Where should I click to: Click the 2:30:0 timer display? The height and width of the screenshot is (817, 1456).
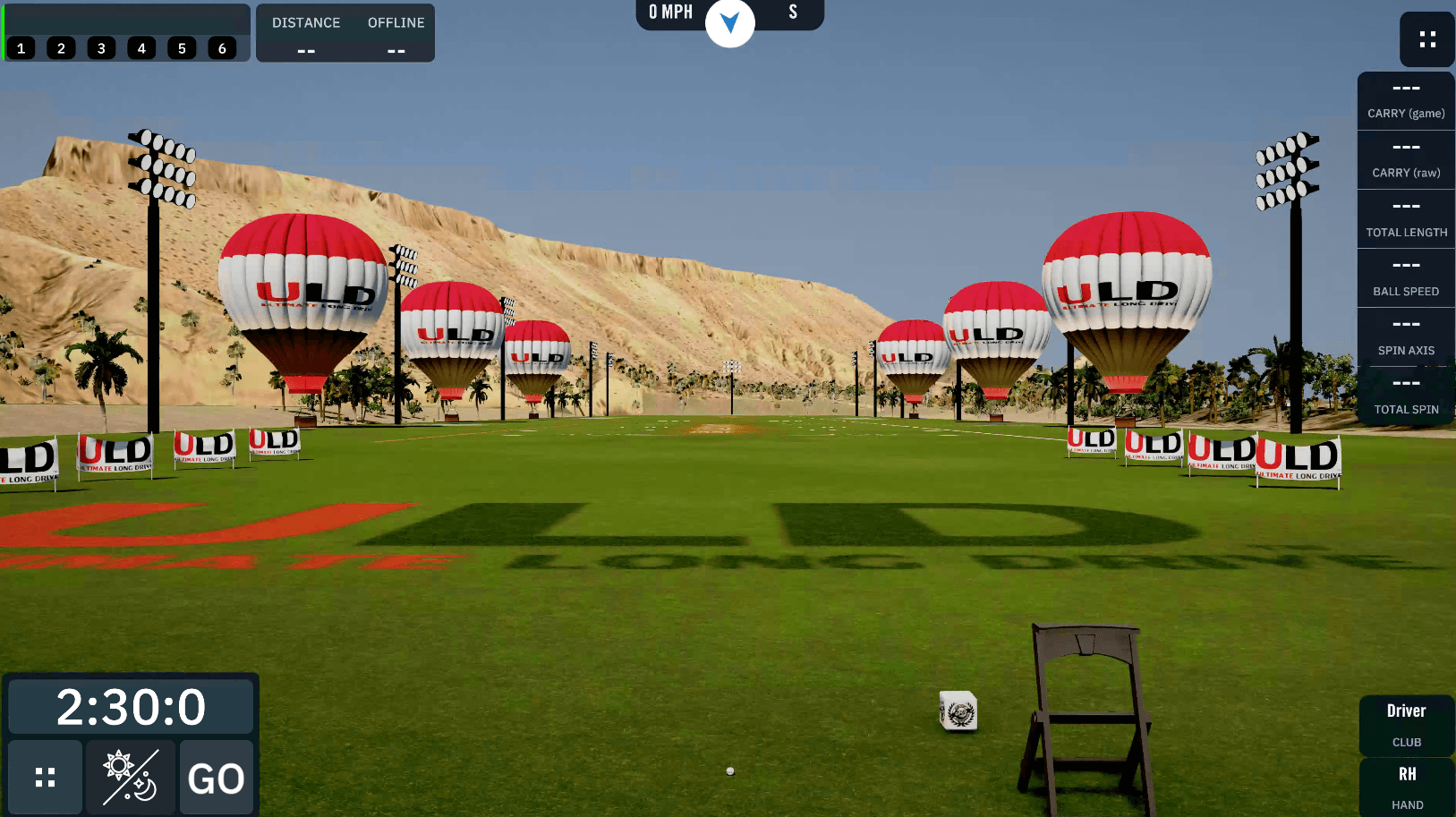[x=131, y=706]
